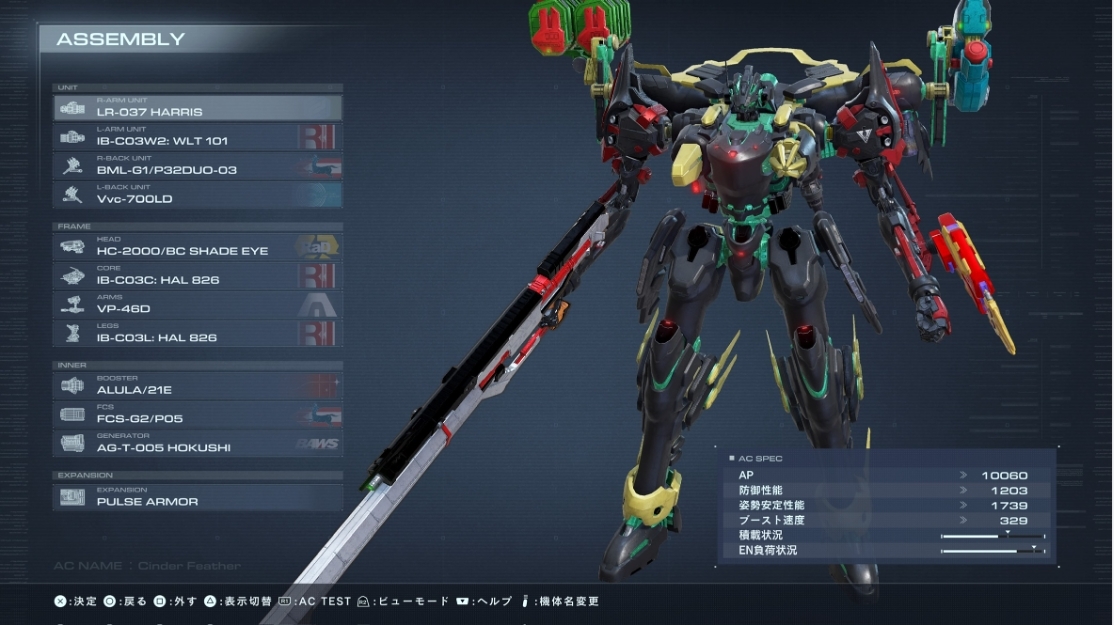Choose the L-Arm Unit IB-C03W2: WLT 101
1114x625 pixels.
click(x=198, y=137)
